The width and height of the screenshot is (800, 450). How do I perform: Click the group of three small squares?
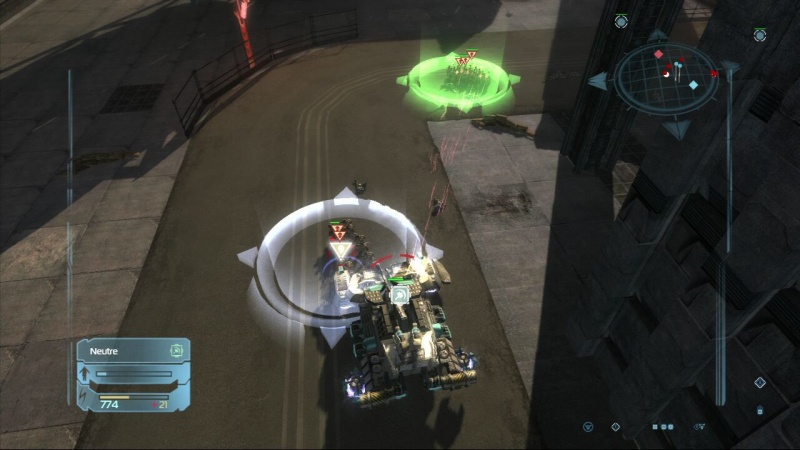[662, 427]
